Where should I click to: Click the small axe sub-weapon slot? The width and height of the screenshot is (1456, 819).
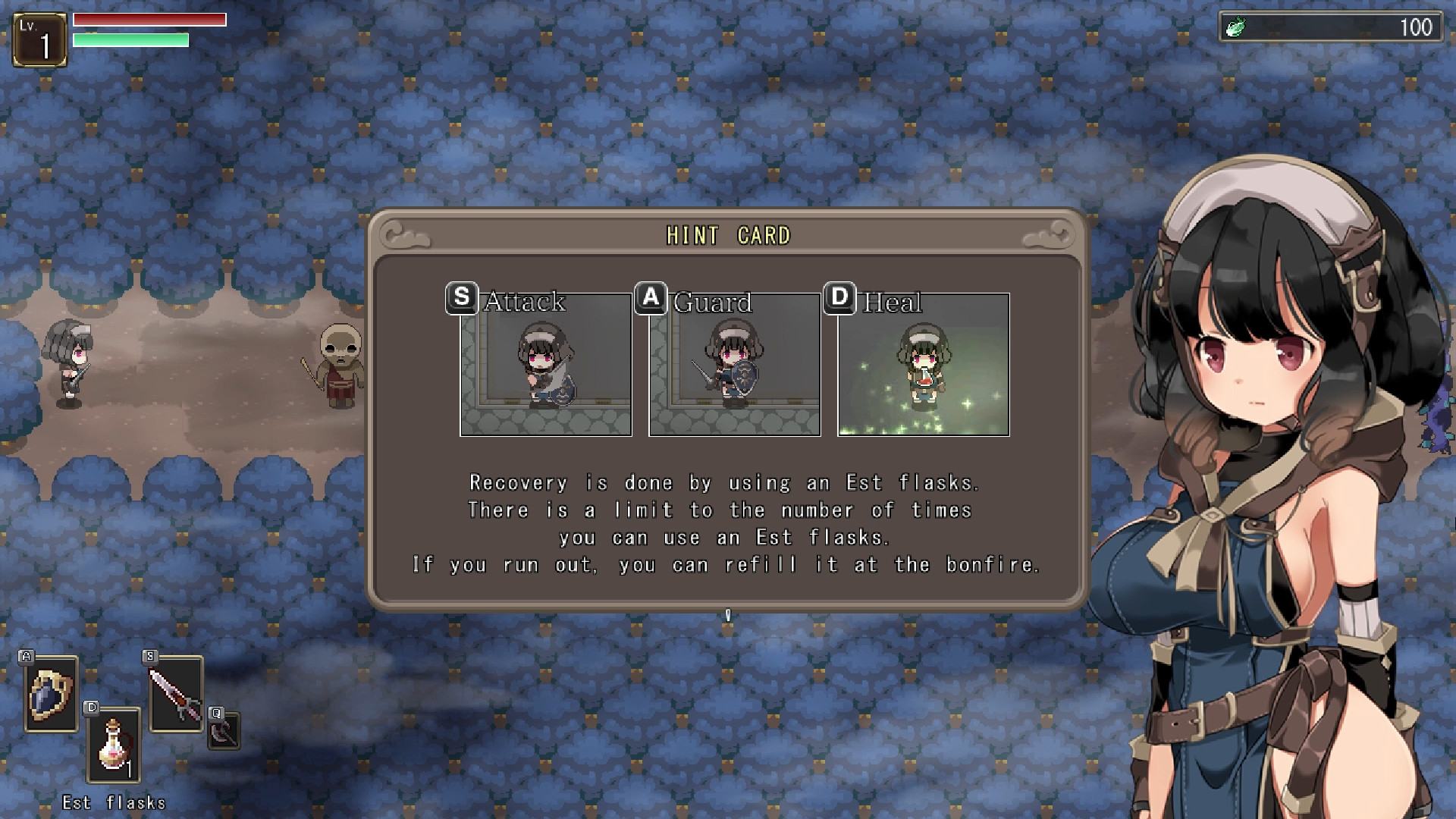pos(224,731)
